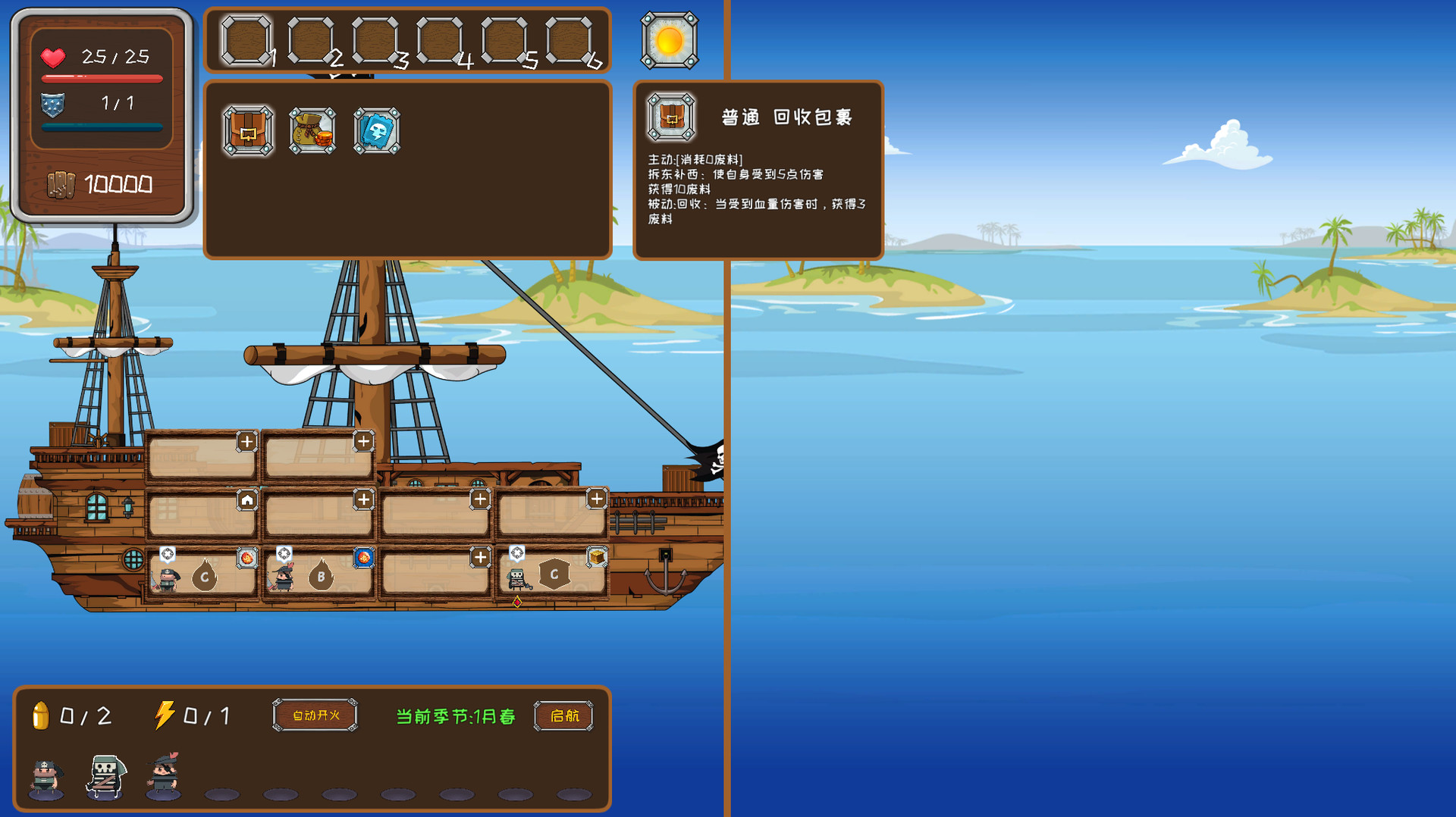1456x817 pixels.
Task: Expand the top-left empty deck room with plus
Action: tap(247, 440)
